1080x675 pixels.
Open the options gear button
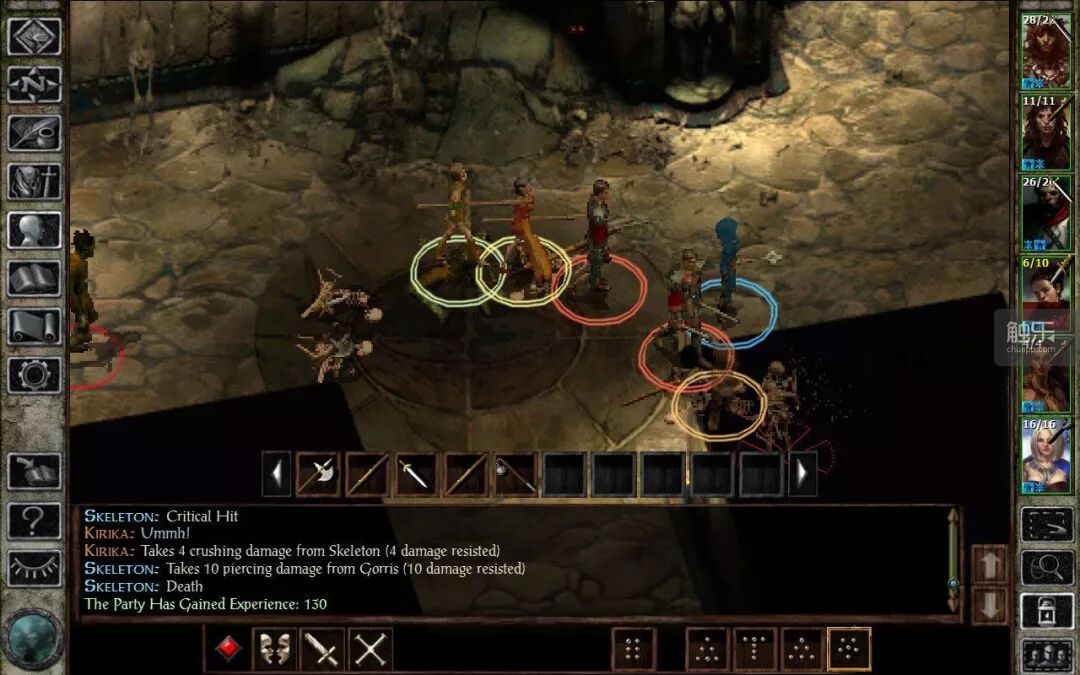(x=34, y=374)
